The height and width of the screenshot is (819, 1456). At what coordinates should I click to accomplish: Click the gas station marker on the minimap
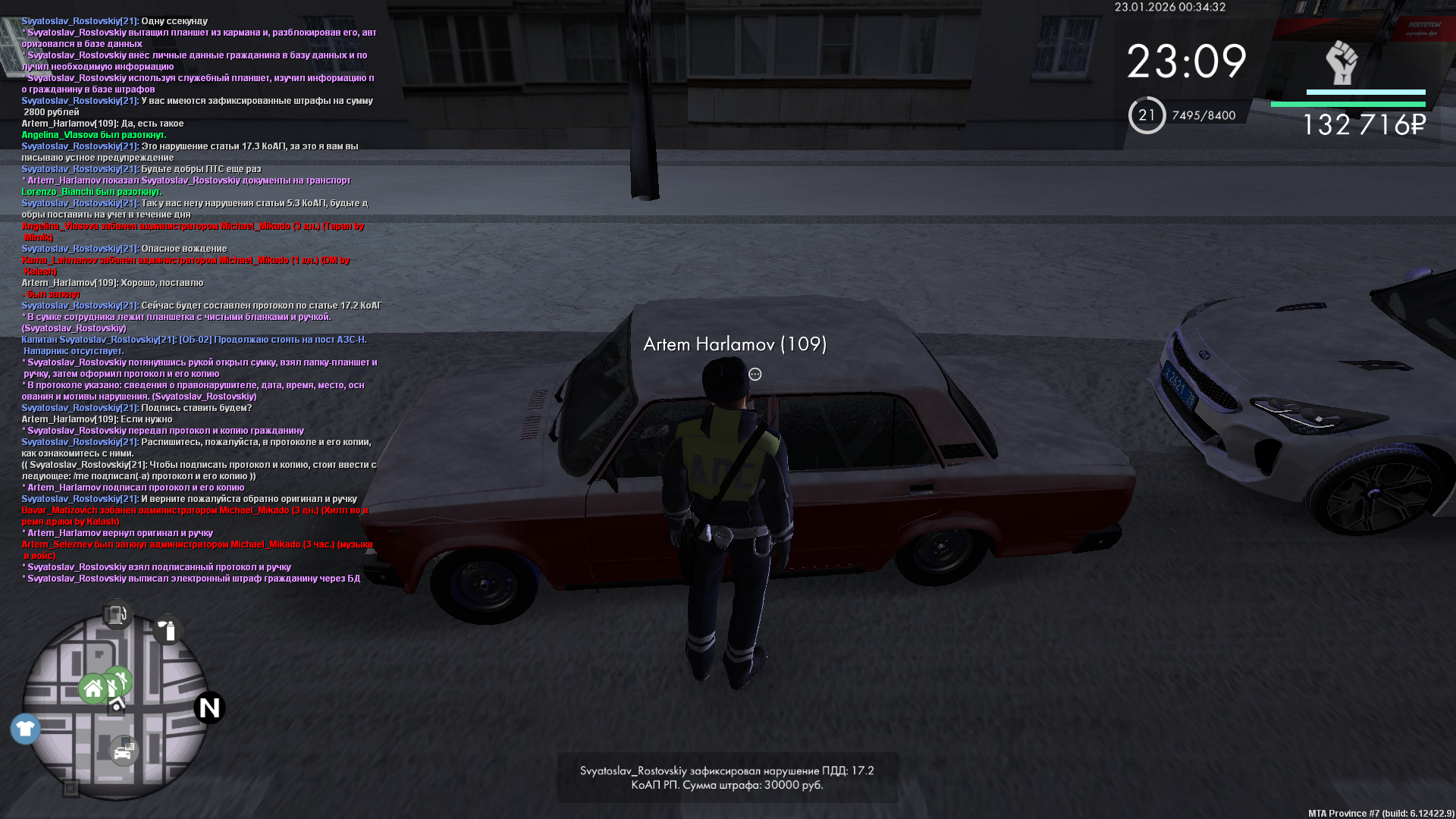pyautogui.click(x=117, y=614)
